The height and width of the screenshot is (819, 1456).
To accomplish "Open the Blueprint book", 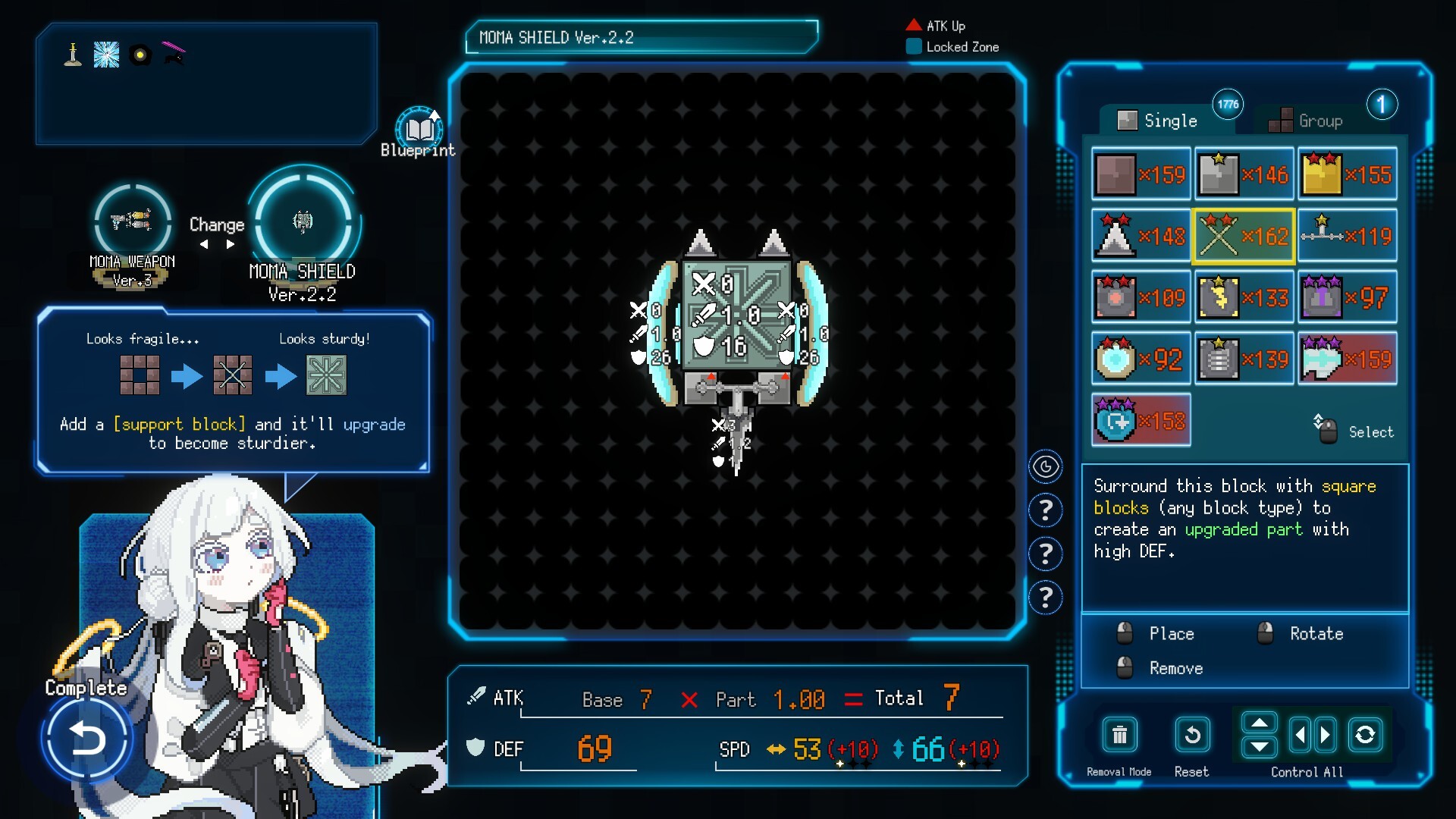I will pyautogui.click(x=419, y=129).
